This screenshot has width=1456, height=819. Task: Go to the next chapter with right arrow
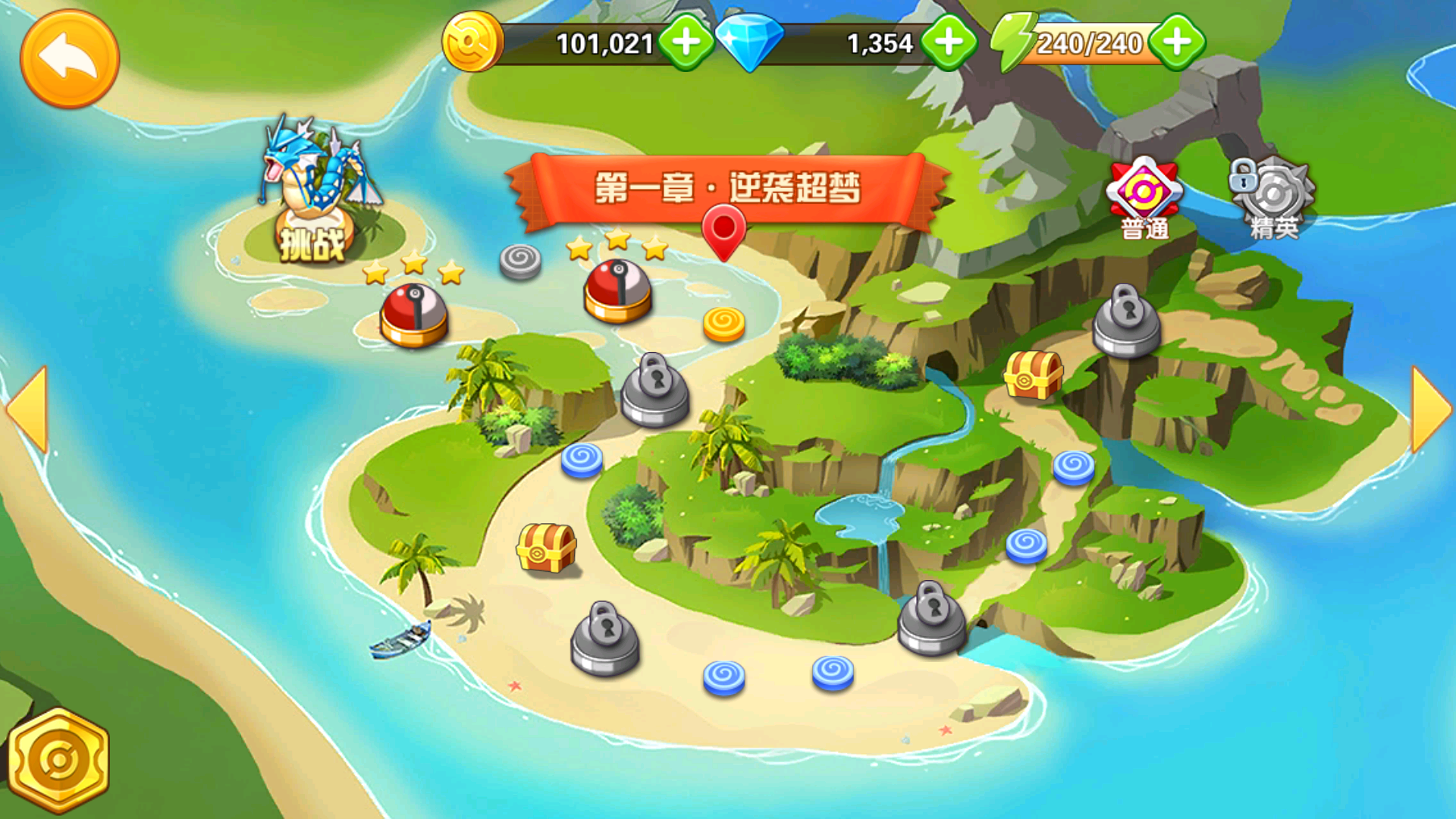[1430, 409]
